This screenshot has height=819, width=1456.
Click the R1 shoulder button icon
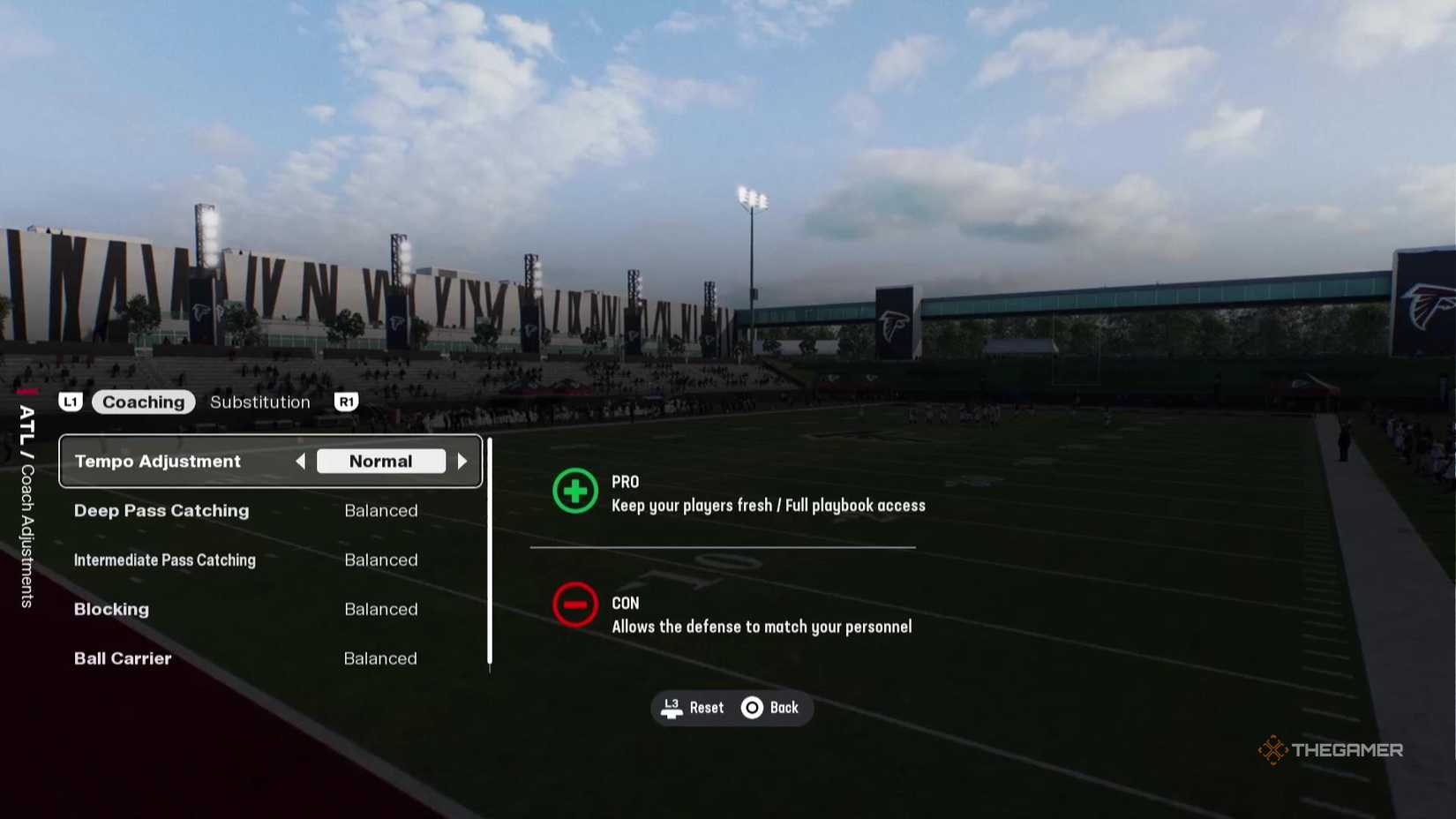(x=345, y=402)
